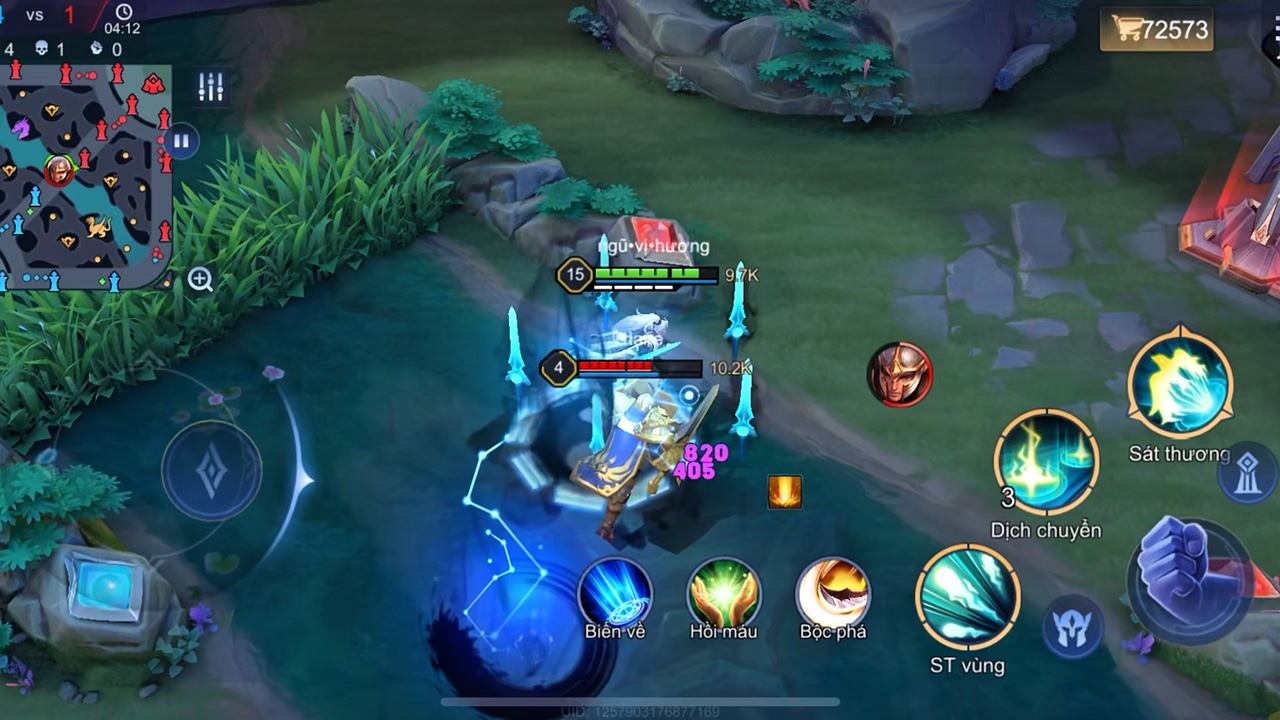Touch the movement joystick center
This screenshot has height=720, width=1280.
(211, 470)
